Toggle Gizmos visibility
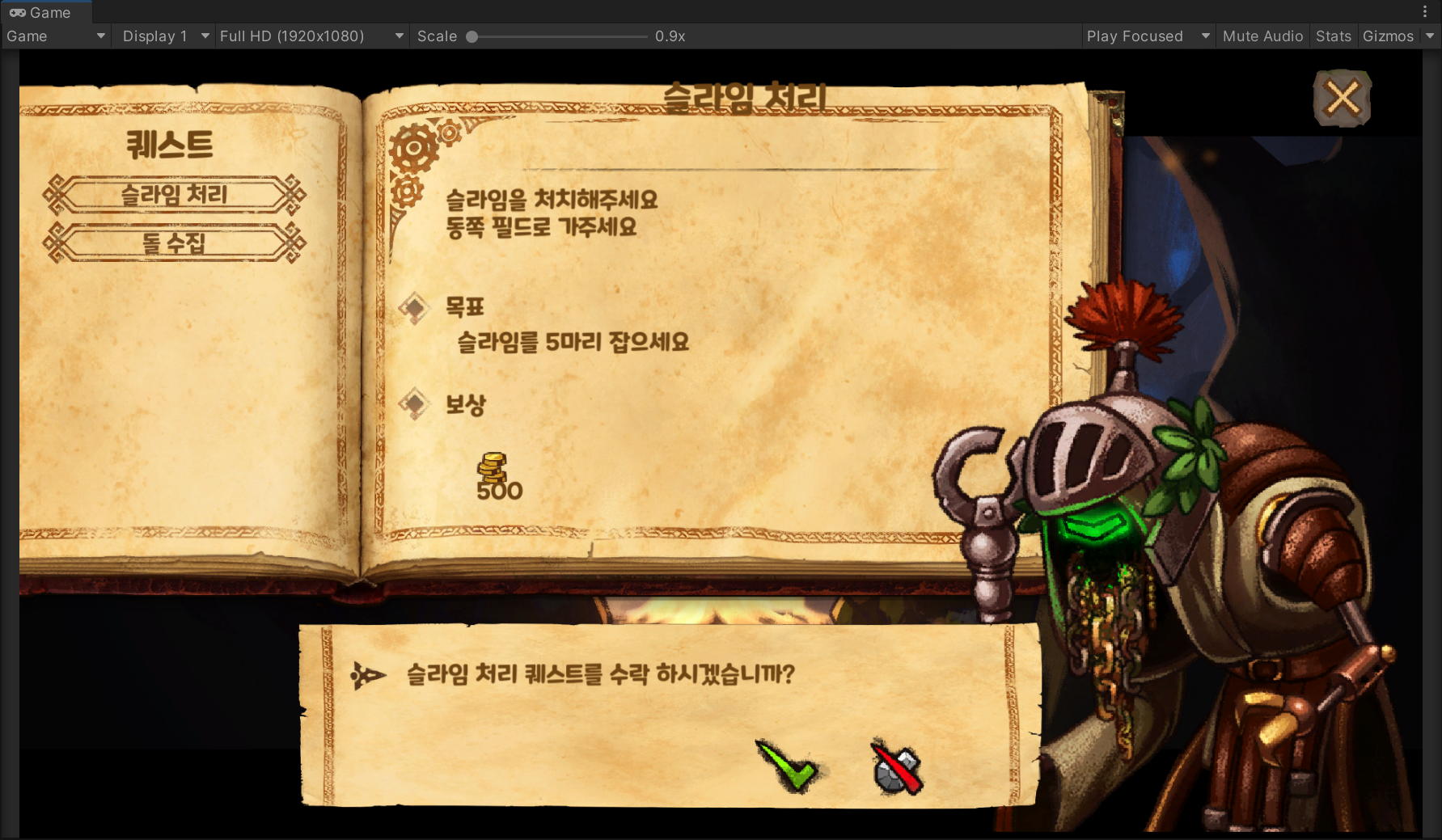Screen dimensions: 1442x840 1386,36
